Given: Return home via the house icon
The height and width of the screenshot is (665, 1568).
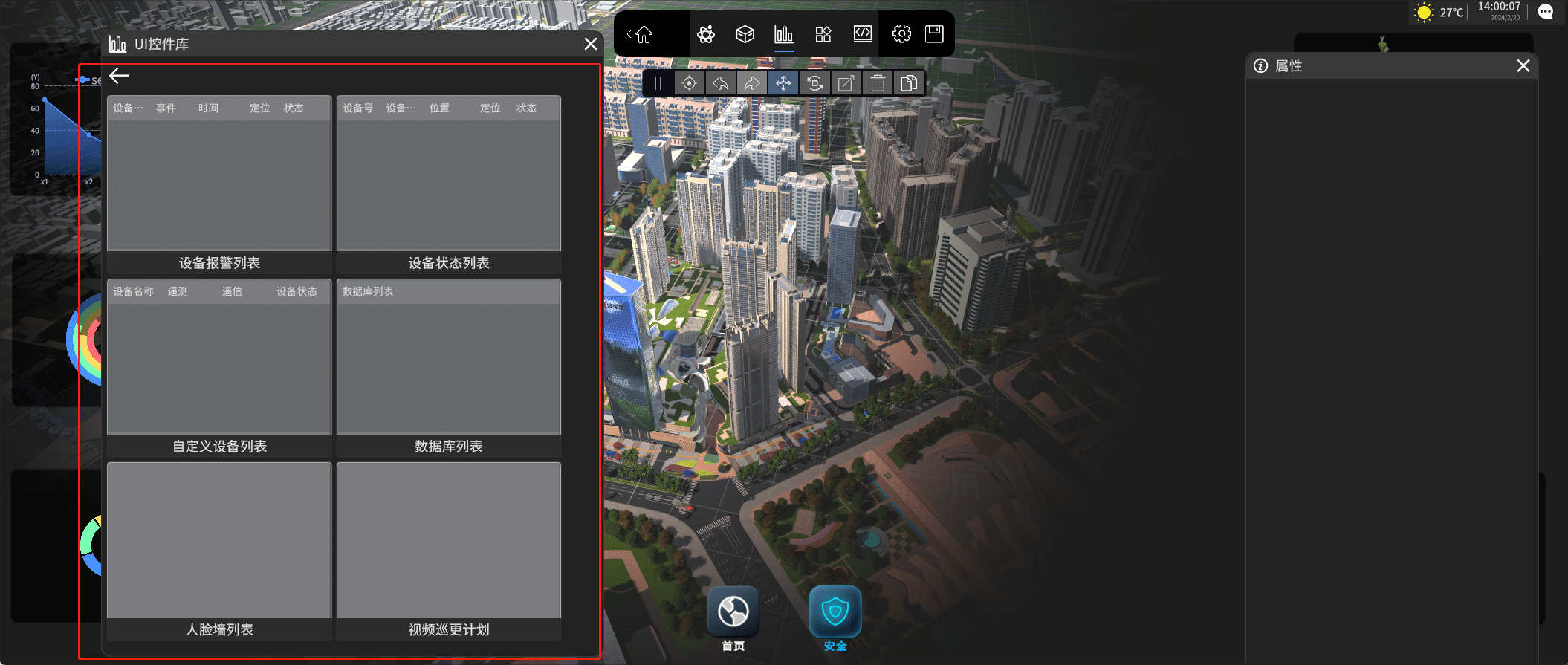Looking at the screenshot, I should [x=644, y=34].
